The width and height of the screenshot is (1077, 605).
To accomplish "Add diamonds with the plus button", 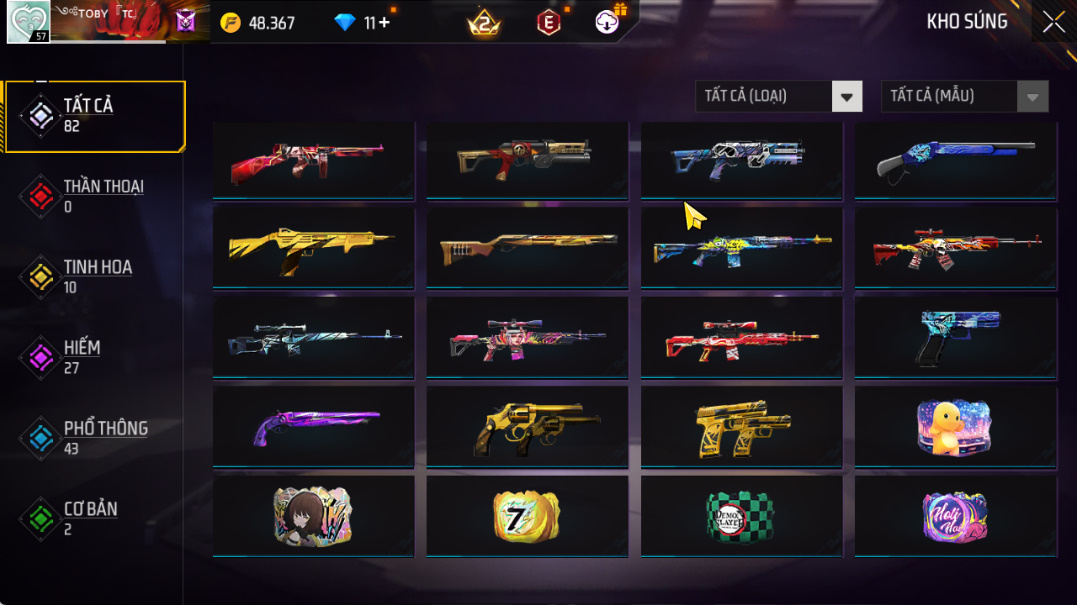I will (383, 22).
